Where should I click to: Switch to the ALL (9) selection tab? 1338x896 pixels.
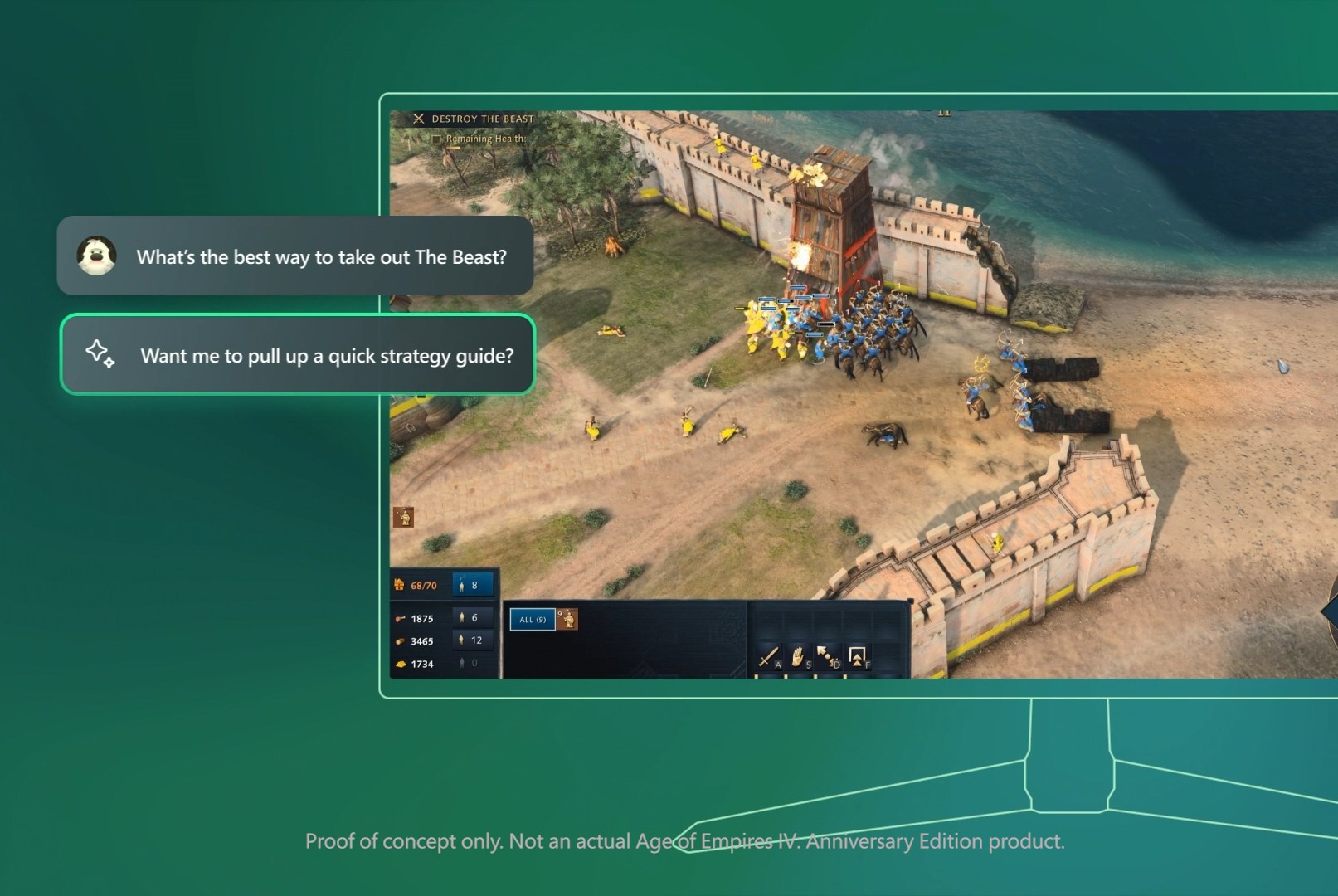click(x=532, y=620)
